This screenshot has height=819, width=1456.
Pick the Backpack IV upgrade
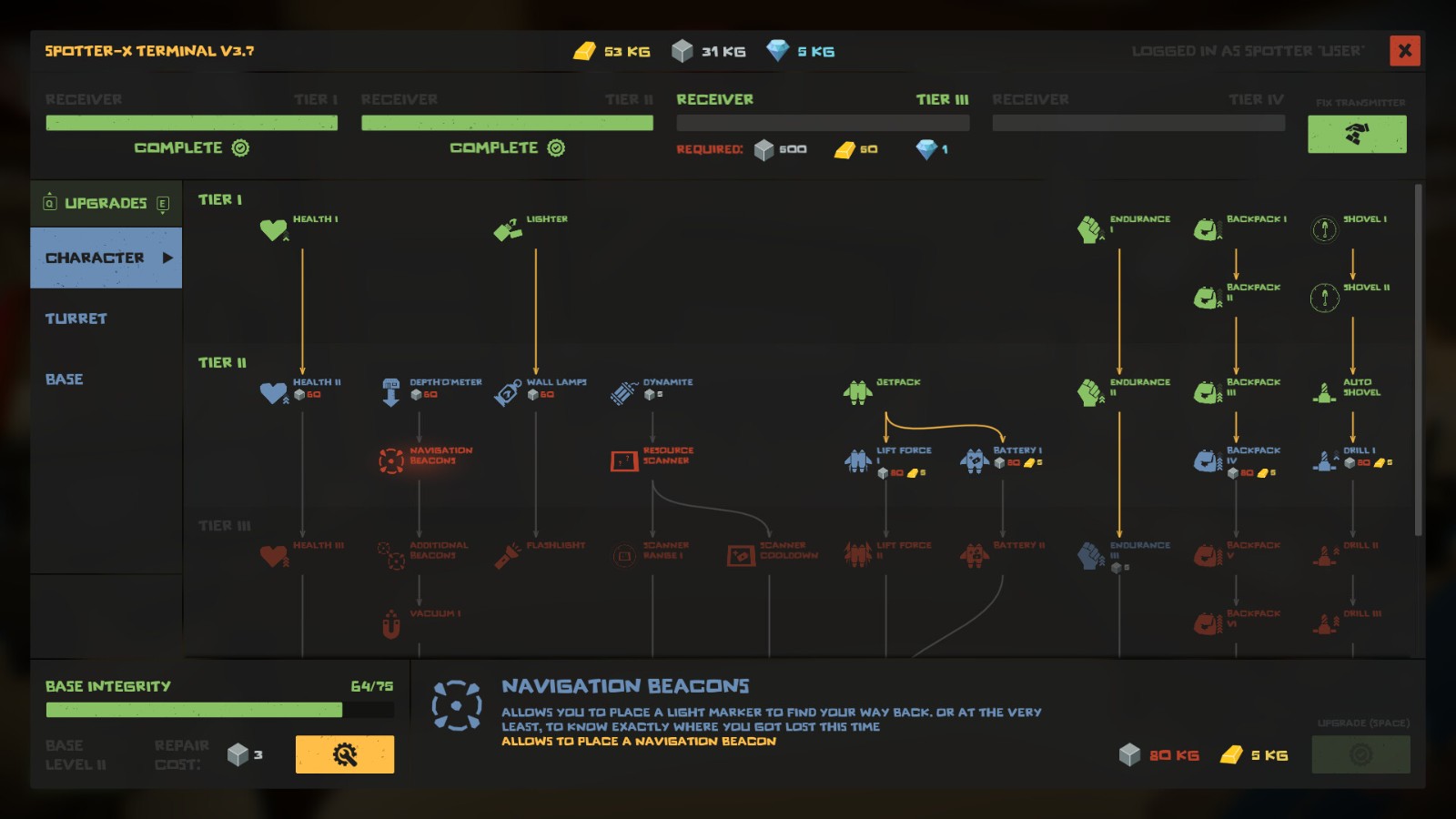tap(1208, 460)
